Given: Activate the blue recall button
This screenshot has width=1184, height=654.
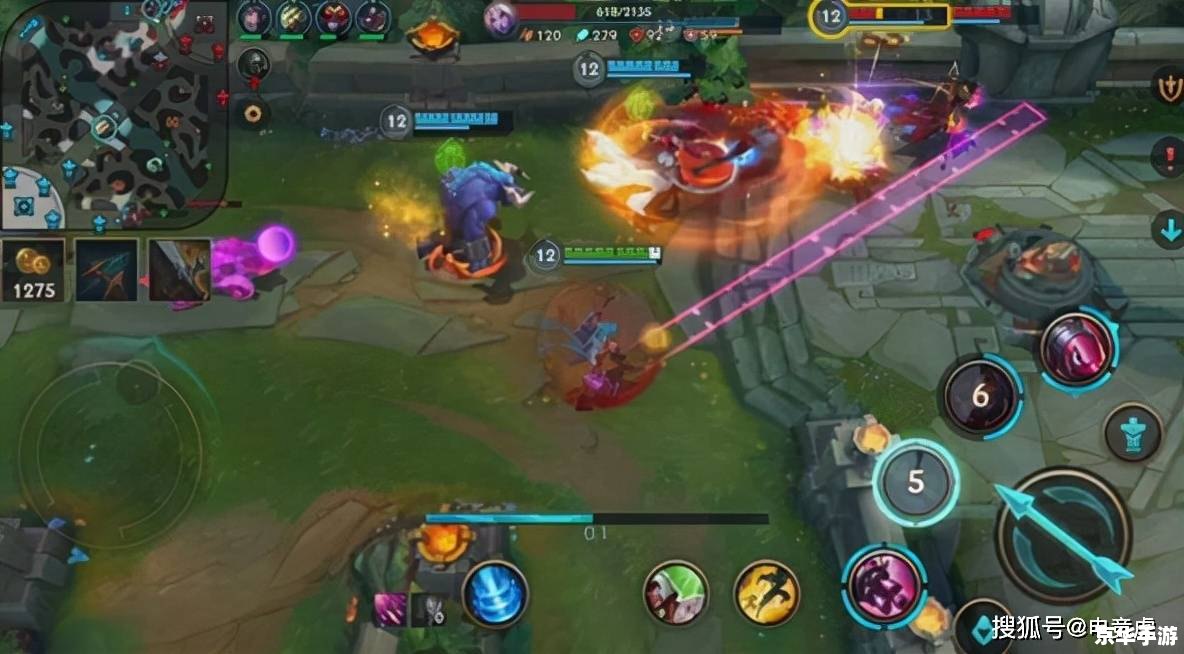Looking at the screenshot, I should [496, 594].
